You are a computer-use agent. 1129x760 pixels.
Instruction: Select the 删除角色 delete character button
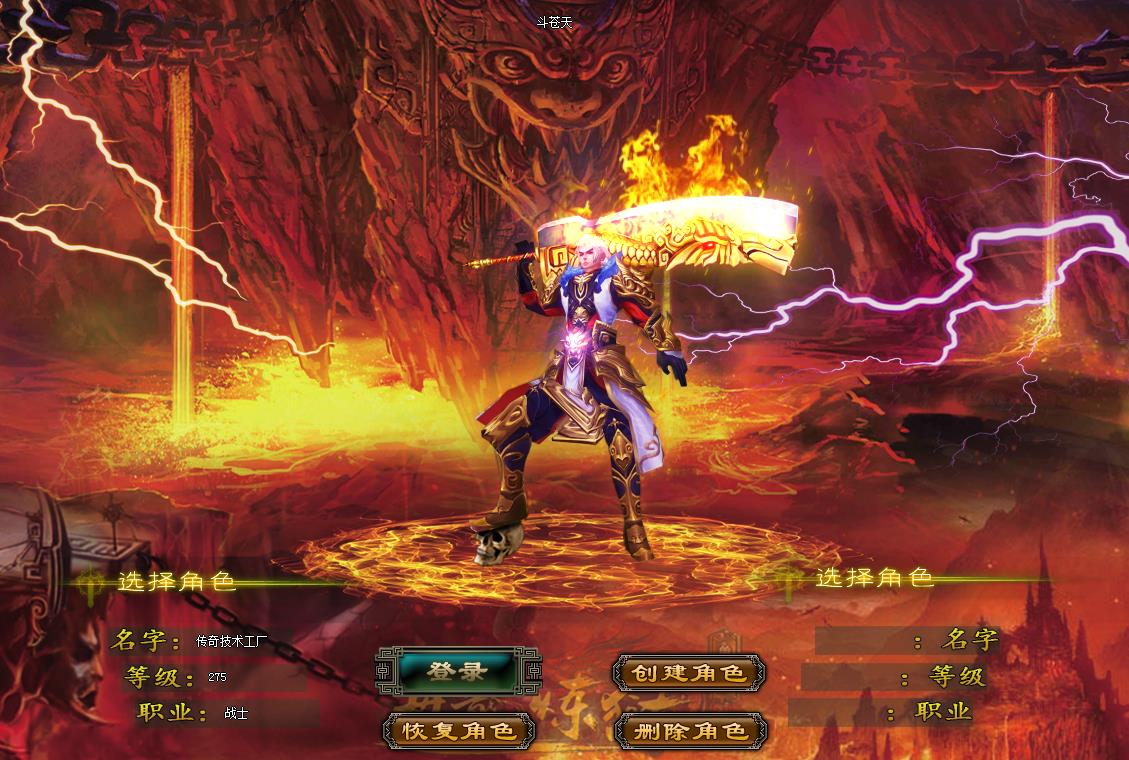(688, 730)
